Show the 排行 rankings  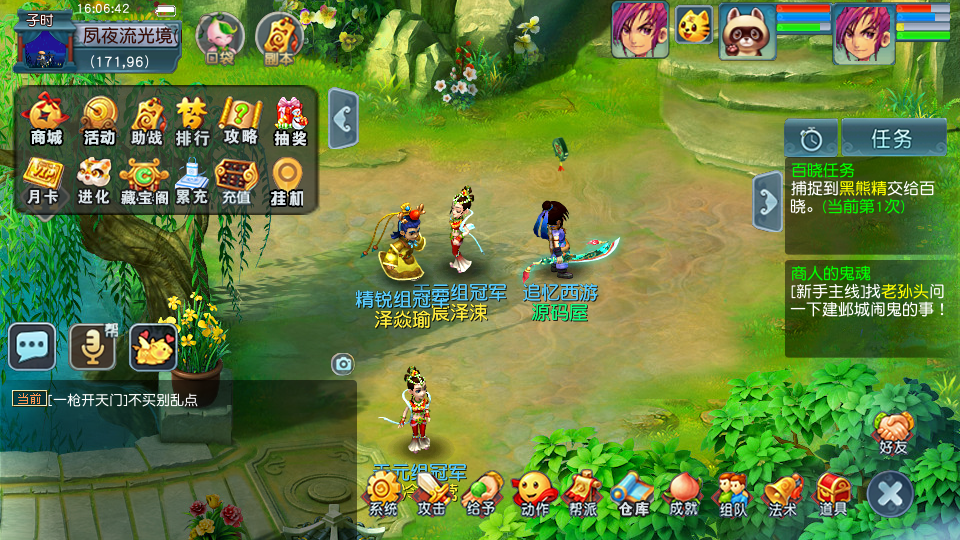(192, 120)
